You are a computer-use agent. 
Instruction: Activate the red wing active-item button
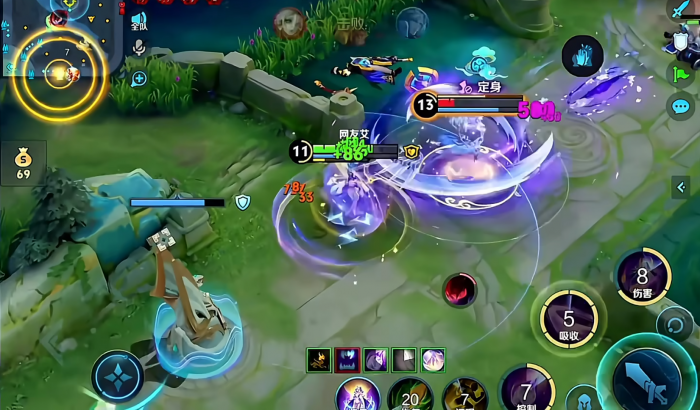pos(460,290)
